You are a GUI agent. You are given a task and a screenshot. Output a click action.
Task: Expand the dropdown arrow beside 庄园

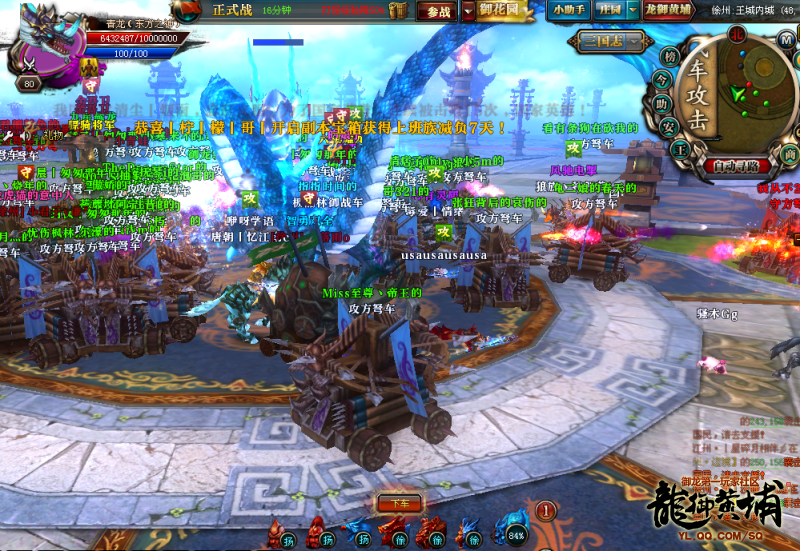click(632, 9)
